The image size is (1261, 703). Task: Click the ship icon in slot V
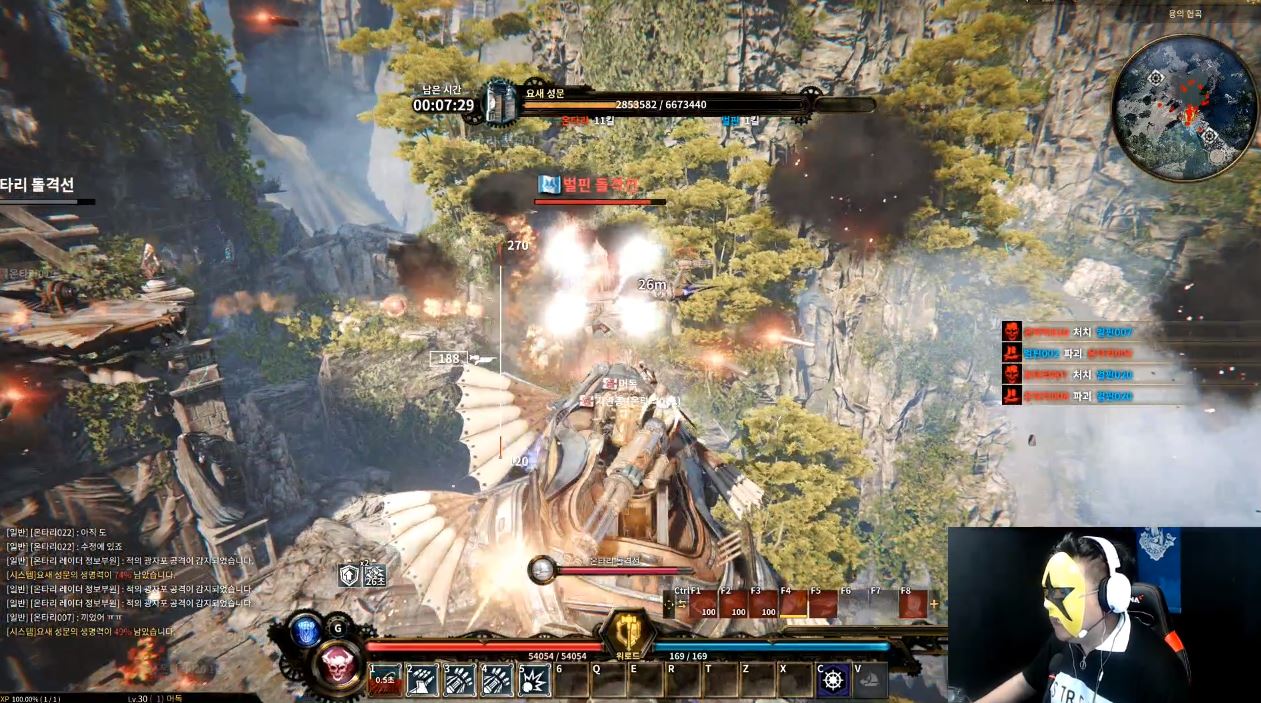[870, 680]
